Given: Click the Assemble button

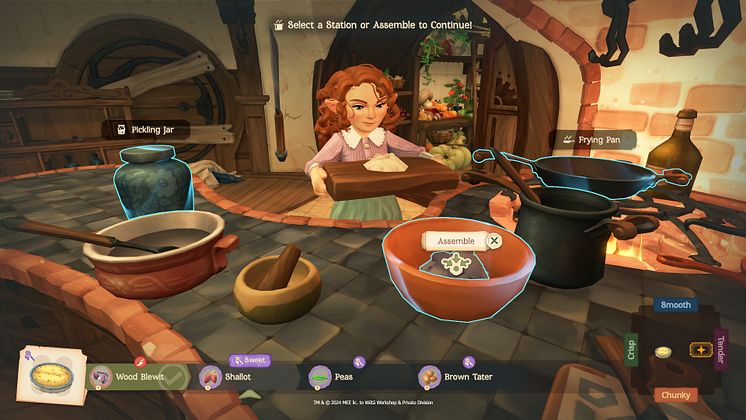Looking at the screenshot, I should click(x=456, y=241).
